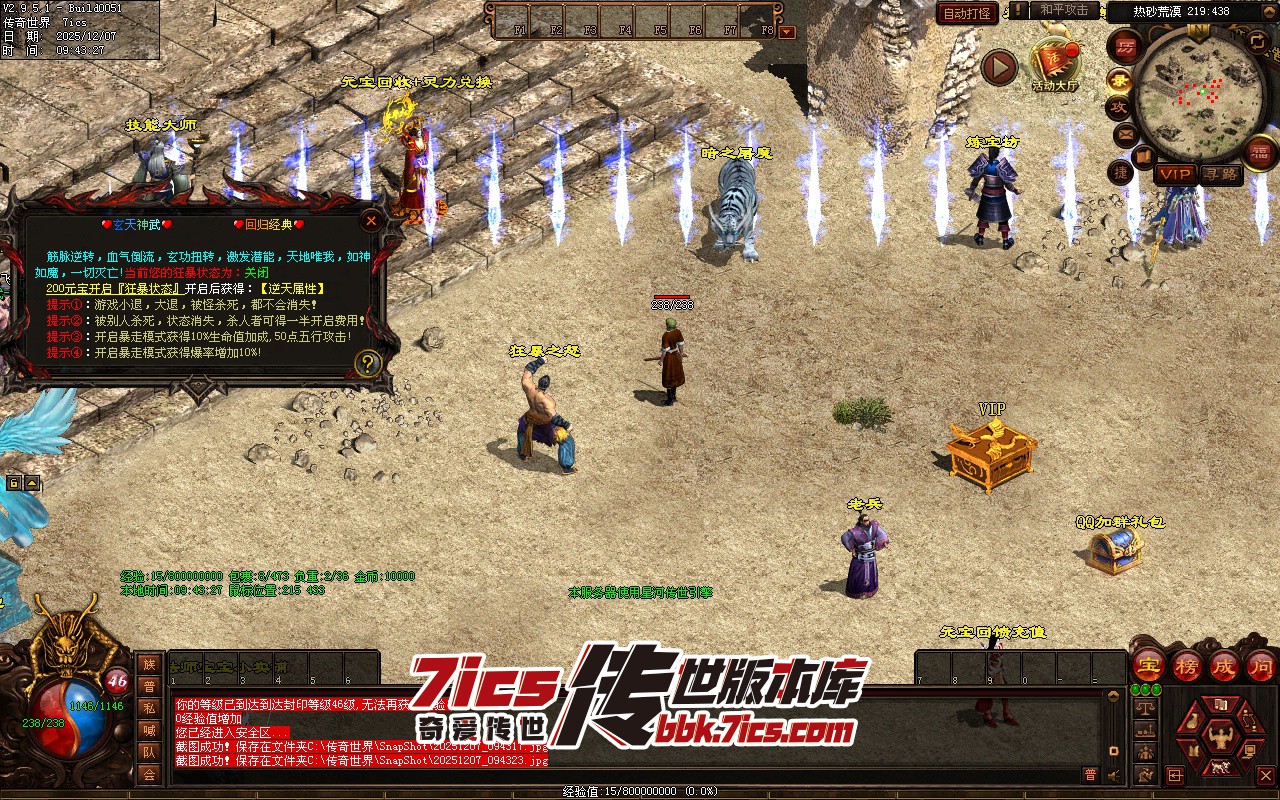Activate the 寻路 pathfinding button
This screenshot has height=800, width=1280.
click(1220, 174)
